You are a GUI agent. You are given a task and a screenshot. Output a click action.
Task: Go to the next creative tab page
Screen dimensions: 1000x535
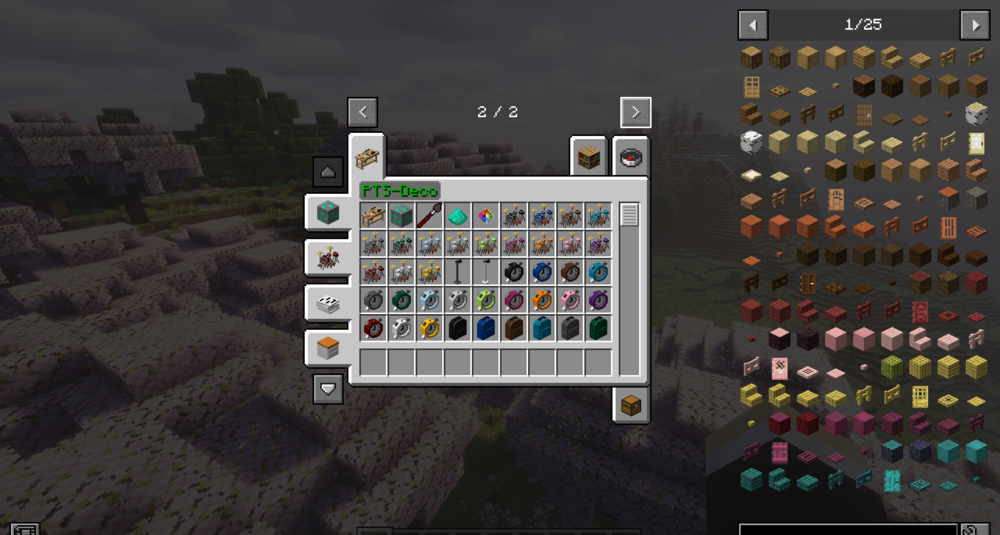pyautogui.click(x=635, y=112)
